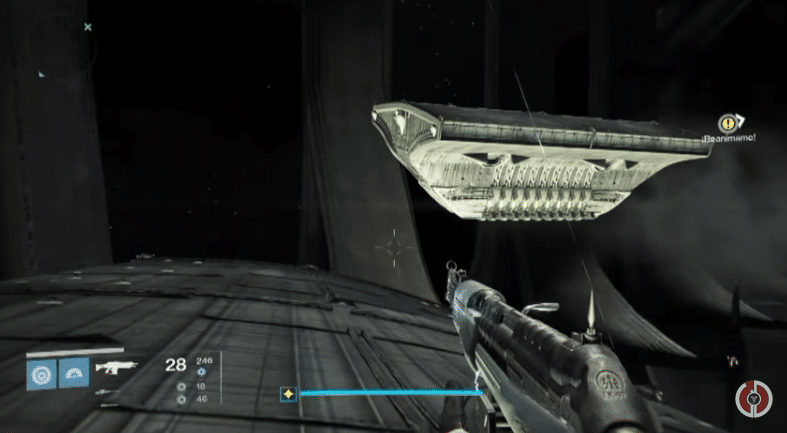787x433 pixels.
Task: Choose the primary rifle weapon icon
Action: click(115, 367)
